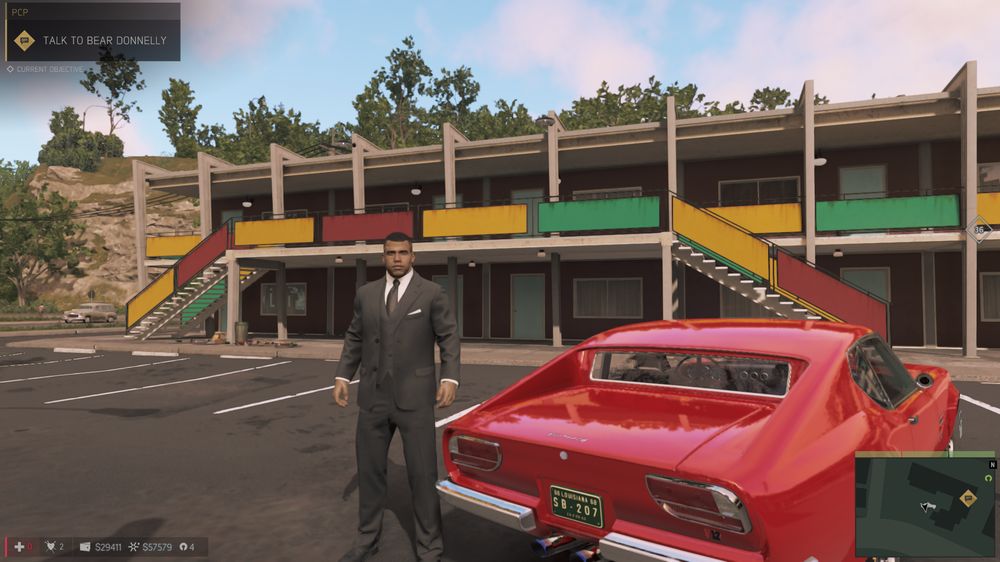Click the medkit plus icon
This screenshot has width=1000, height=562.
pyautogui.click(x=18, y=547)
